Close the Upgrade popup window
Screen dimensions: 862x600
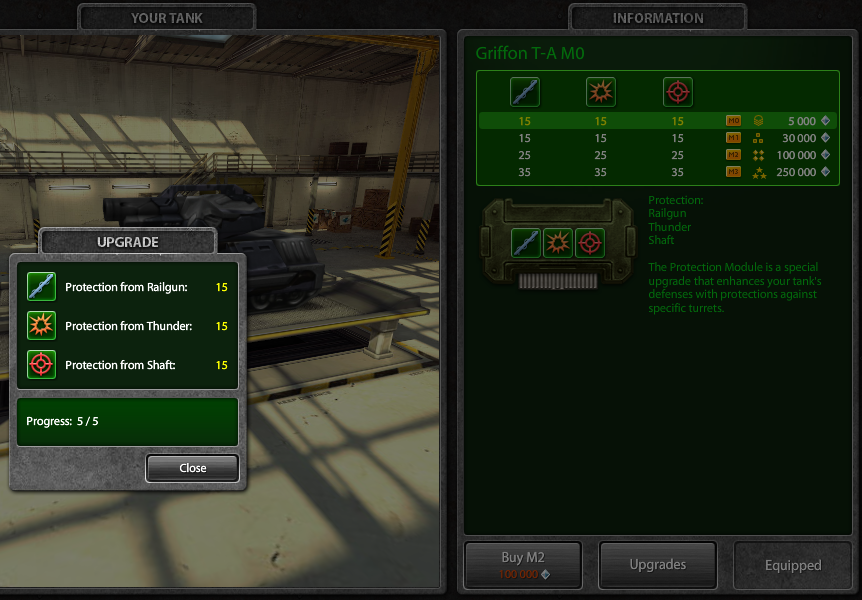pos(192,468)
